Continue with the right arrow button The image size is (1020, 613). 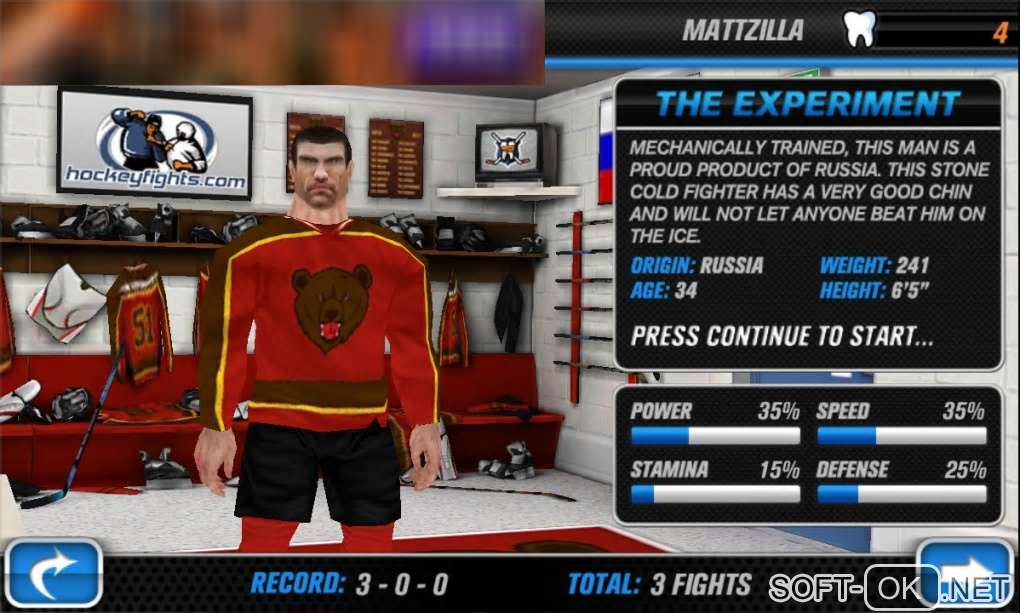point(966,573)
